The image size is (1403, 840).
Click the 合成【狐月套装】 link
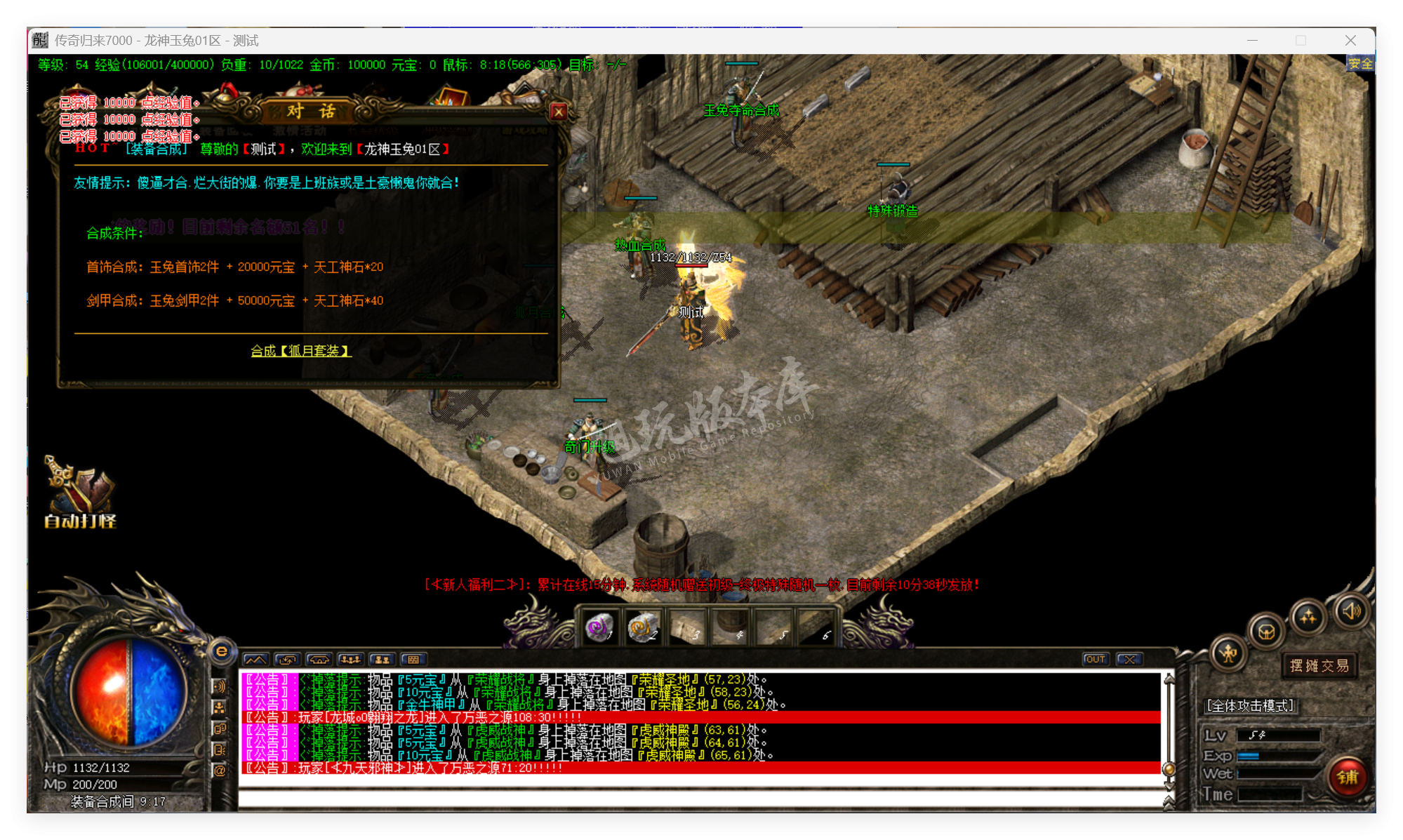[302, 350]
